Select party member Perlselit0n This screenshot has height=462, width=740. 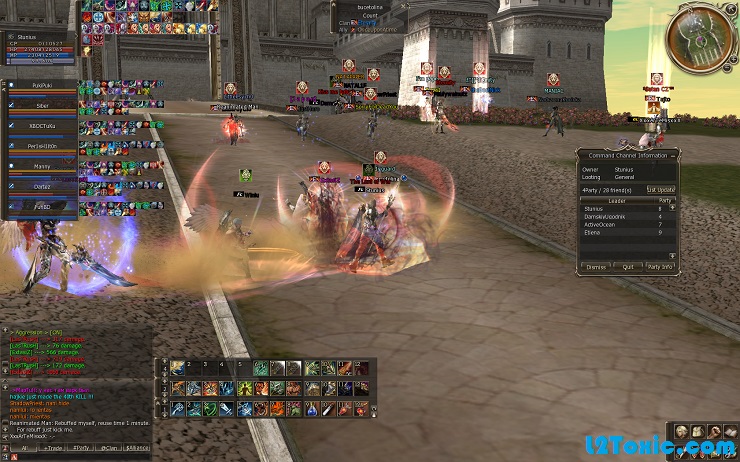tap(42, 146)
